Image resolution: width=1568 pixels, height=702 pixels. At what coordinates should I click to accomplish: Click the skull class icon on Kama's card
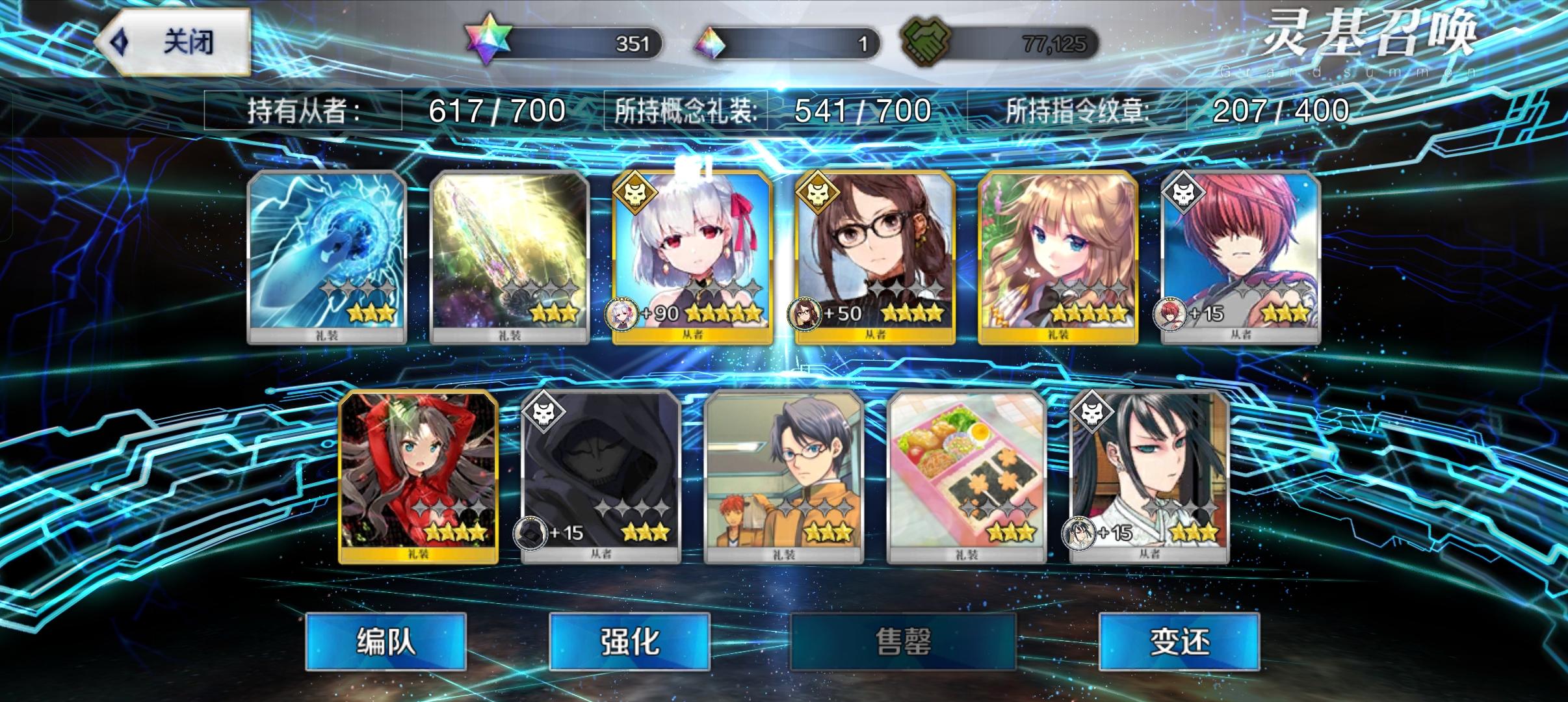pos(635,193)
